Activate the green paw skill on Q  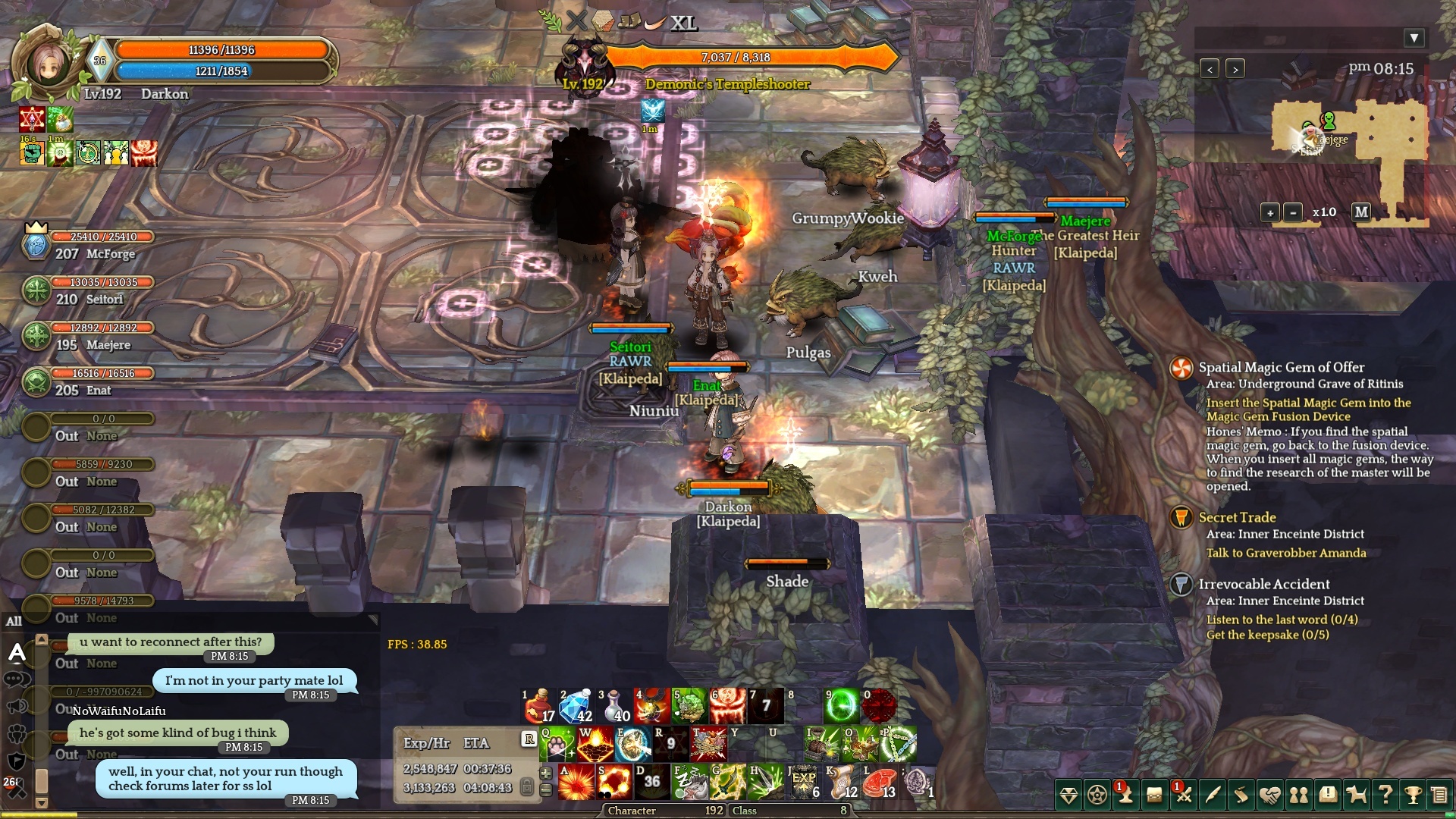pos(557,744)
